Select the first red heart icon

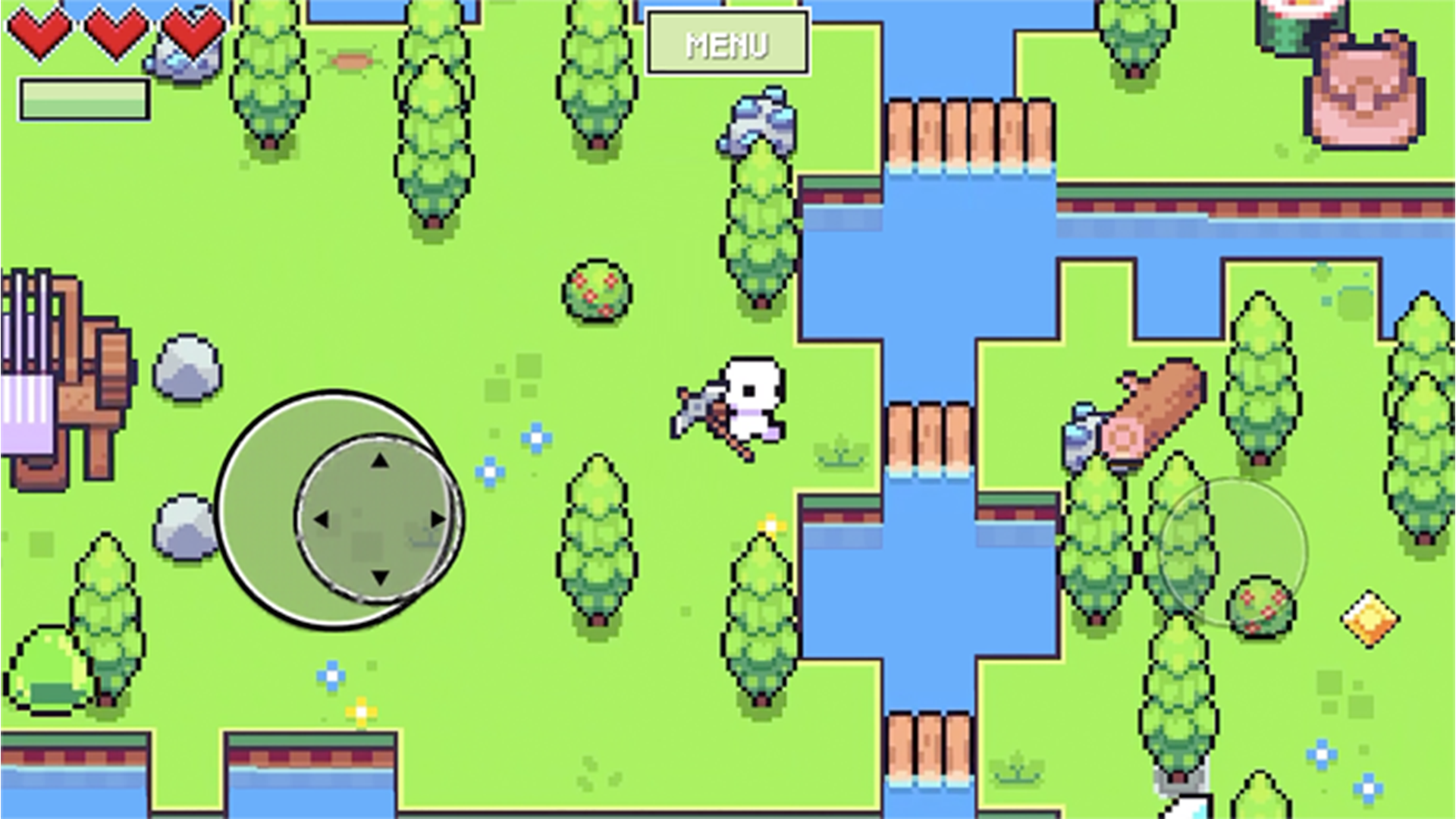[x=39, y=32]
